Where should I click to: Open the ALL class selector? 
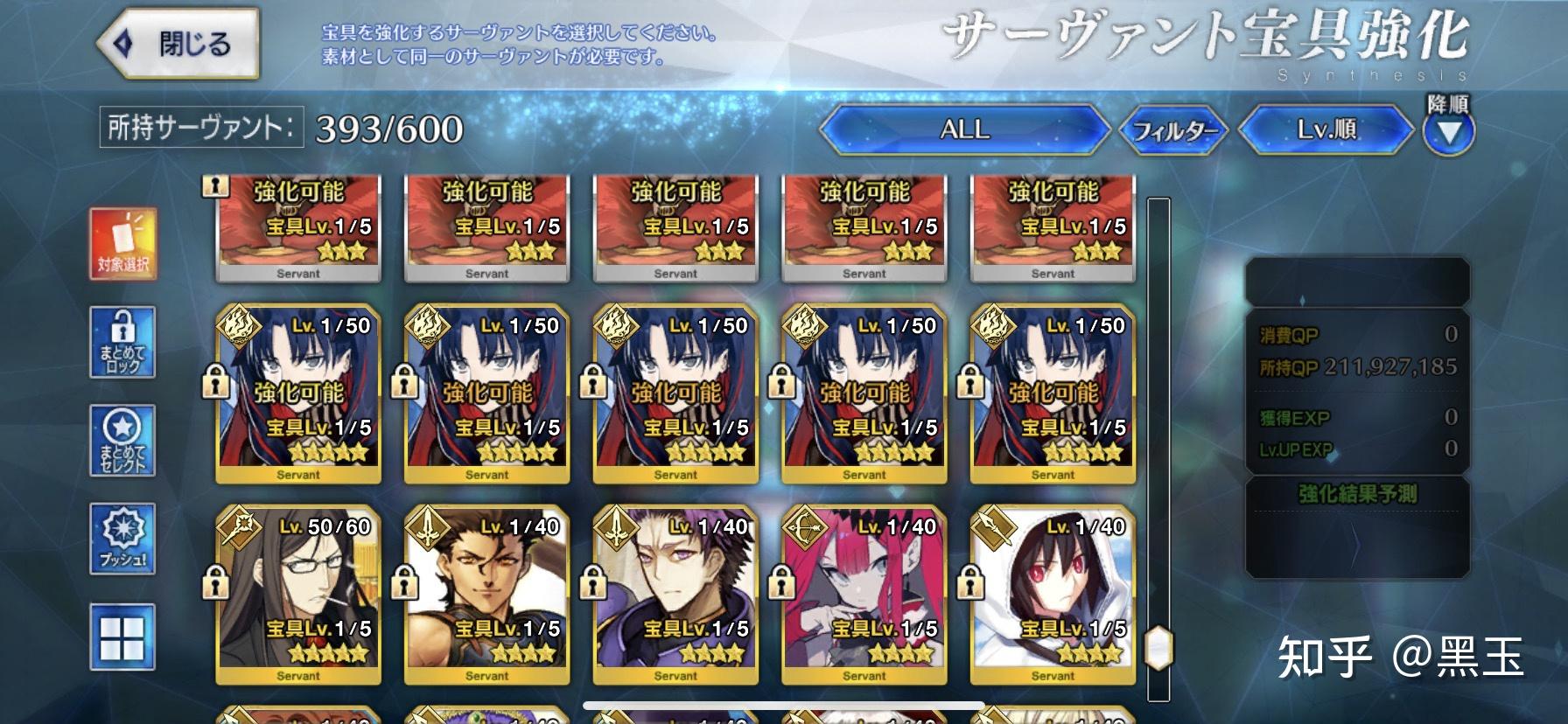[x=964, y=130]
